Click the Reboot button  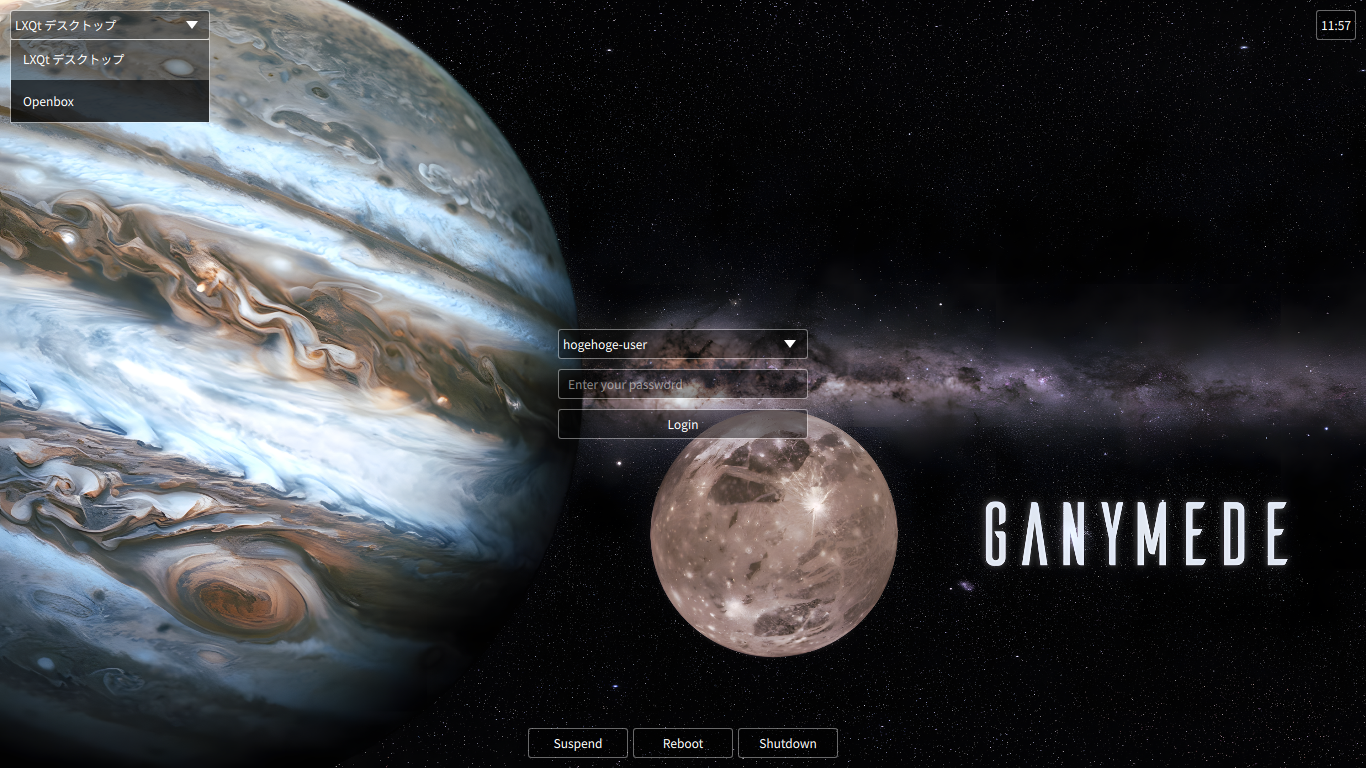tap(683, 743)
